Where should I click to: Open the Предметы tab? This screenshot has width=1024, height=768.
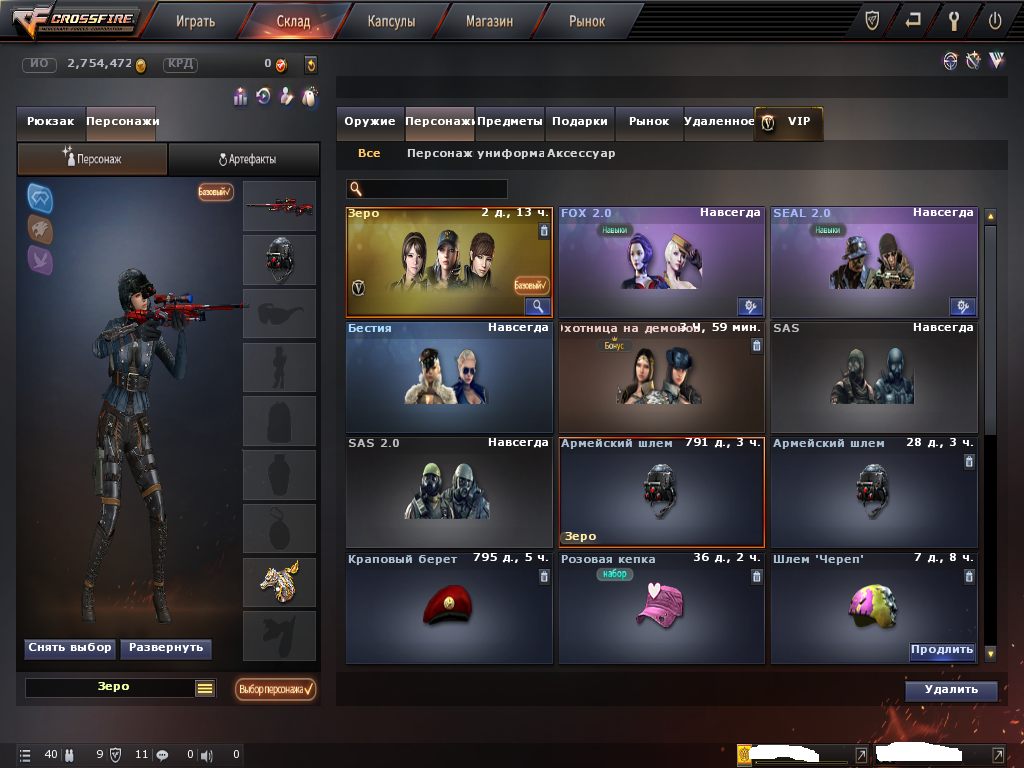(510, 121)
